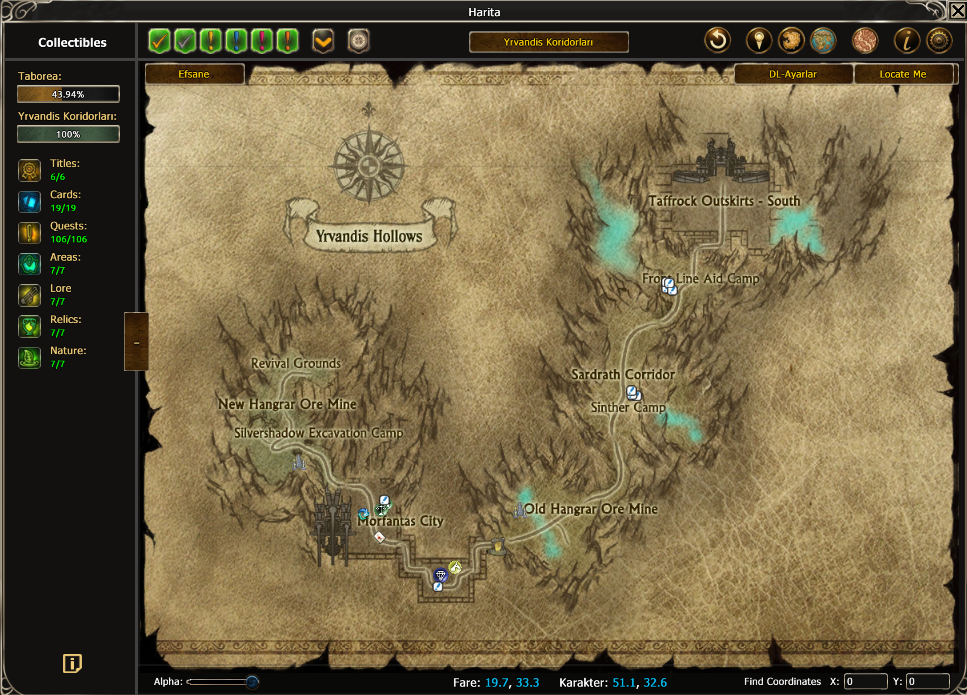Viewport: 967px width, 695px height.
Task: Click the Efsane legend button
Action: coord(195,74)
